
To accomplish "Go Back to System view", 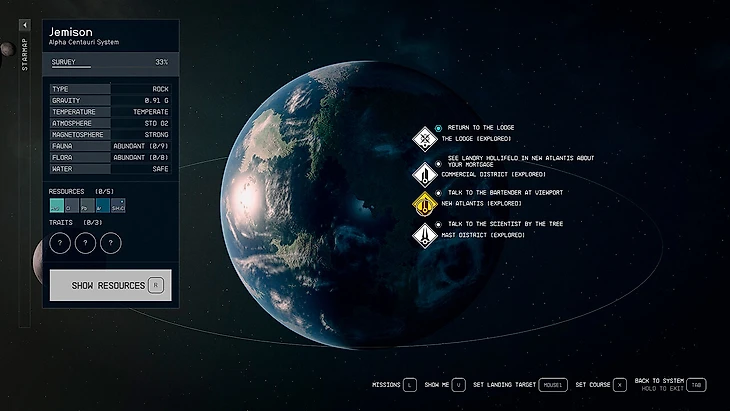I will (x=672, y=384).
